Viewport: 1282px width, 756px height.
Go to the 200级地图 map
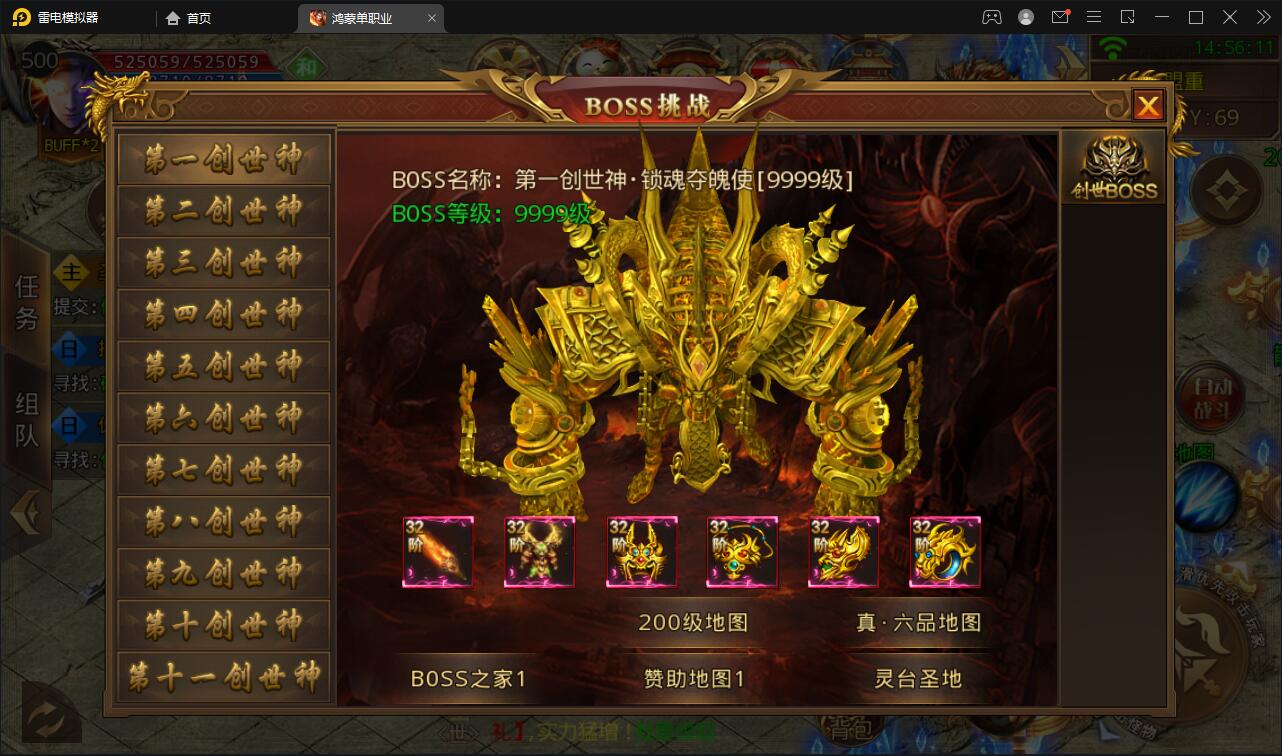coord(693,622)
